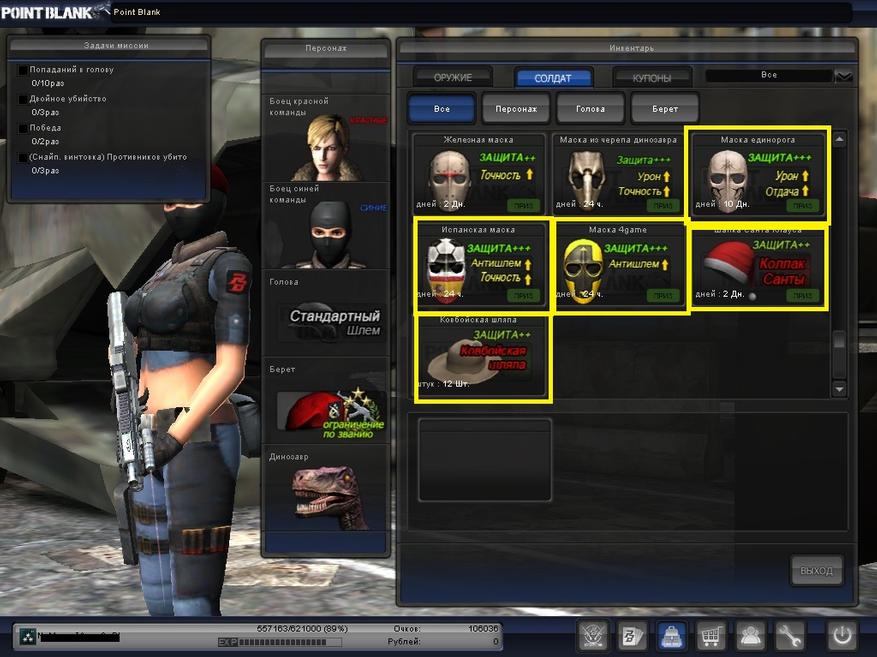Screen dimensions: 877x657
Task: Click the ВЫХОД button
Action: (816, 571)
